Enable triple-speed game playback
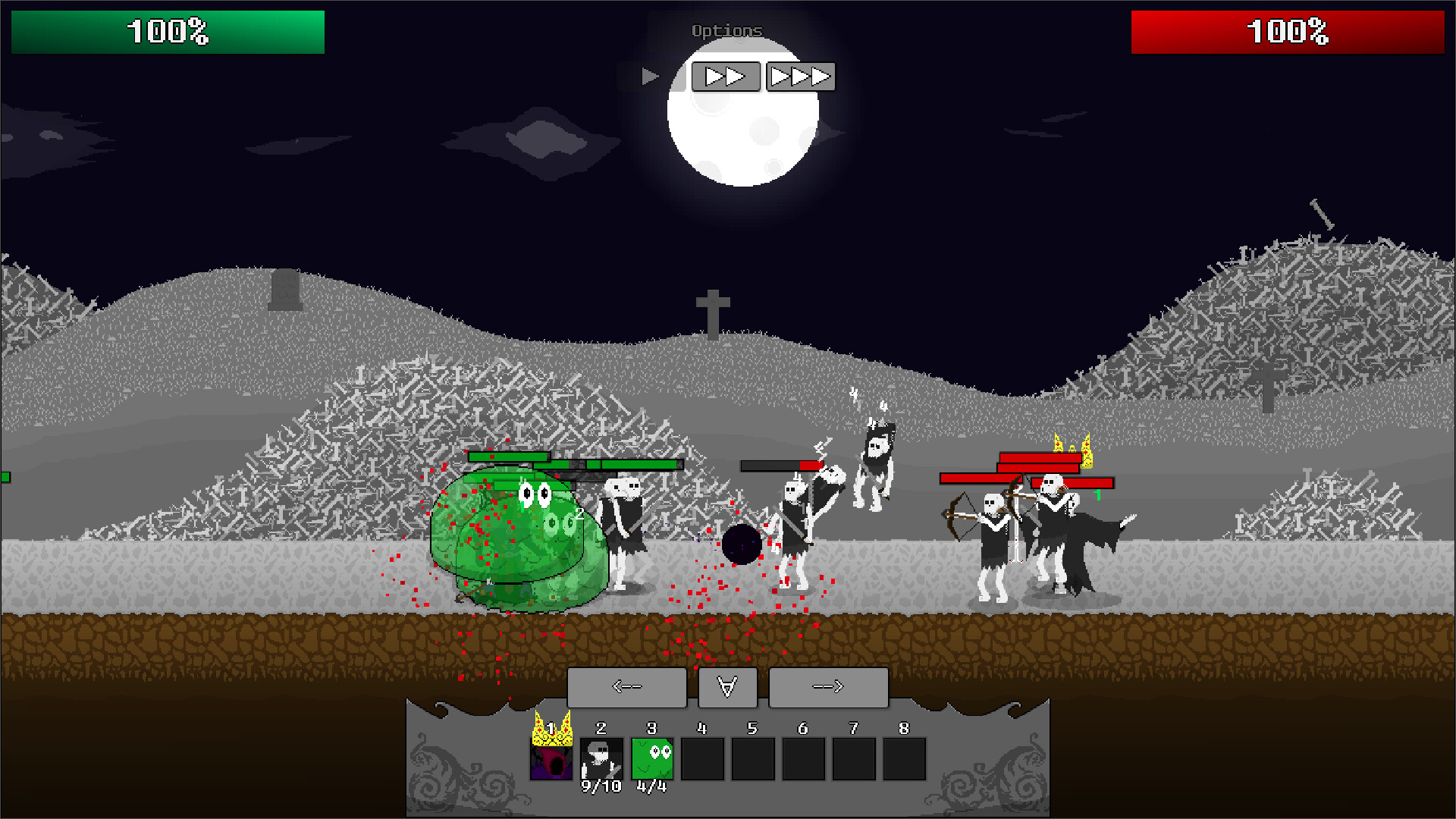The height and width of the screenshot is (819, 1456). pos(799,76)
